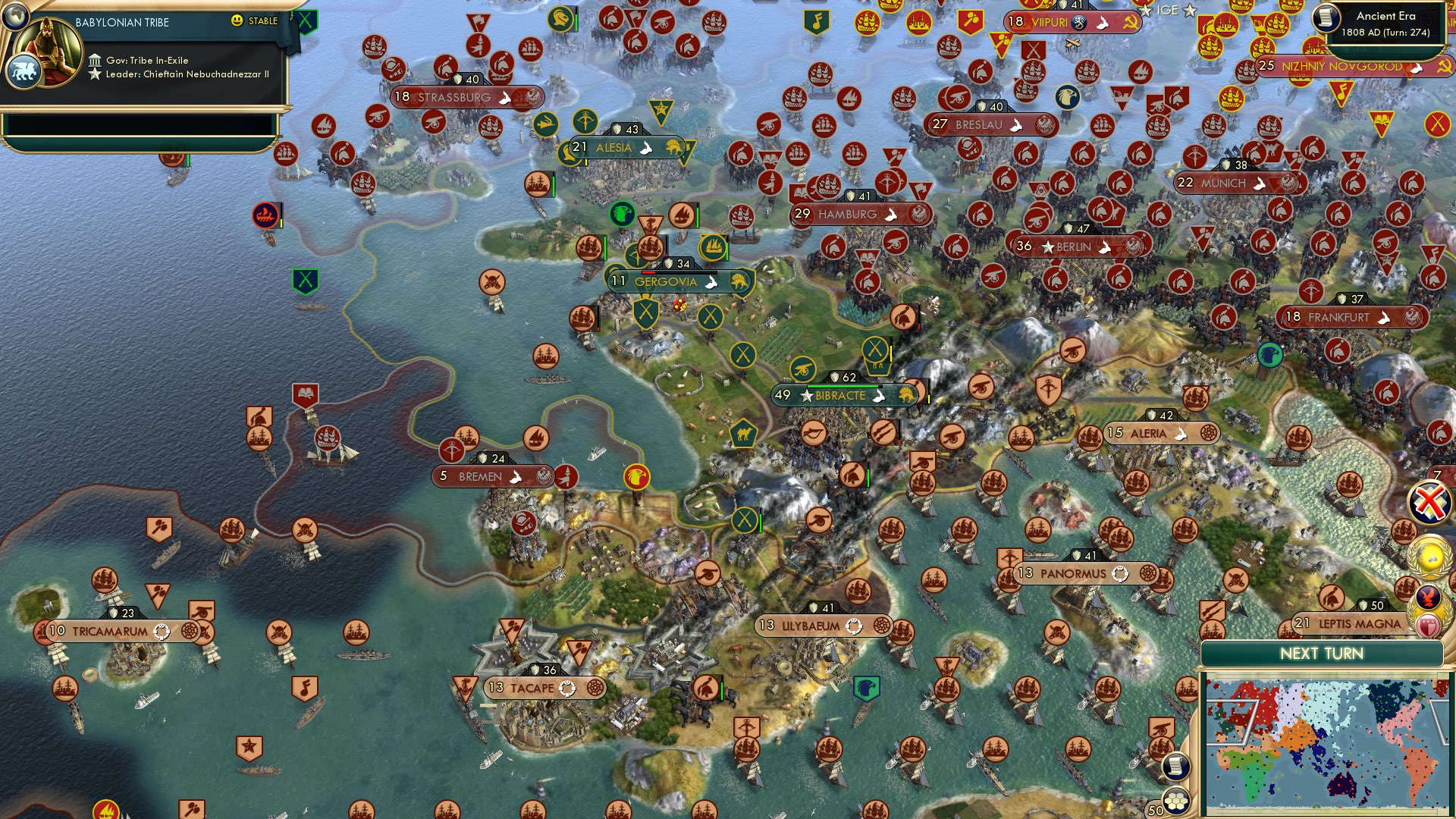Click Gergovia's red damage health bar
This screenshot has width=1456, height=819.
(649, 273)
